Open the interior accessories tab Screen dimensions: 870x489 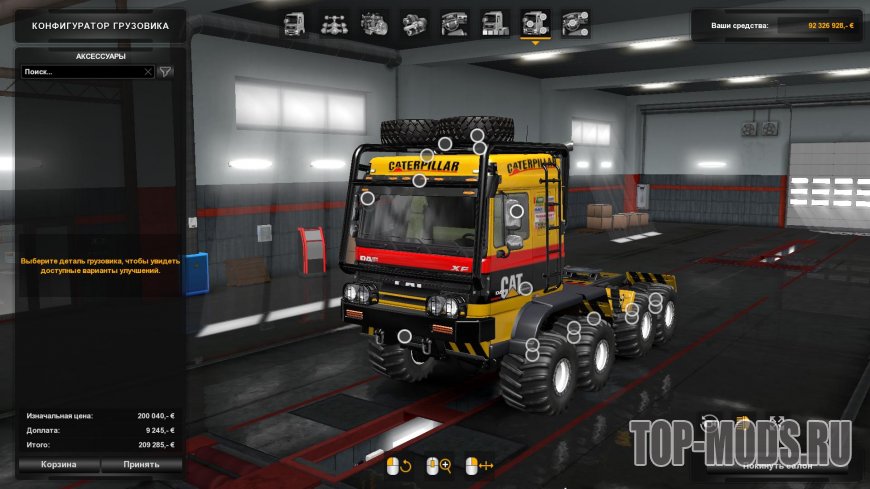point(575,22)
